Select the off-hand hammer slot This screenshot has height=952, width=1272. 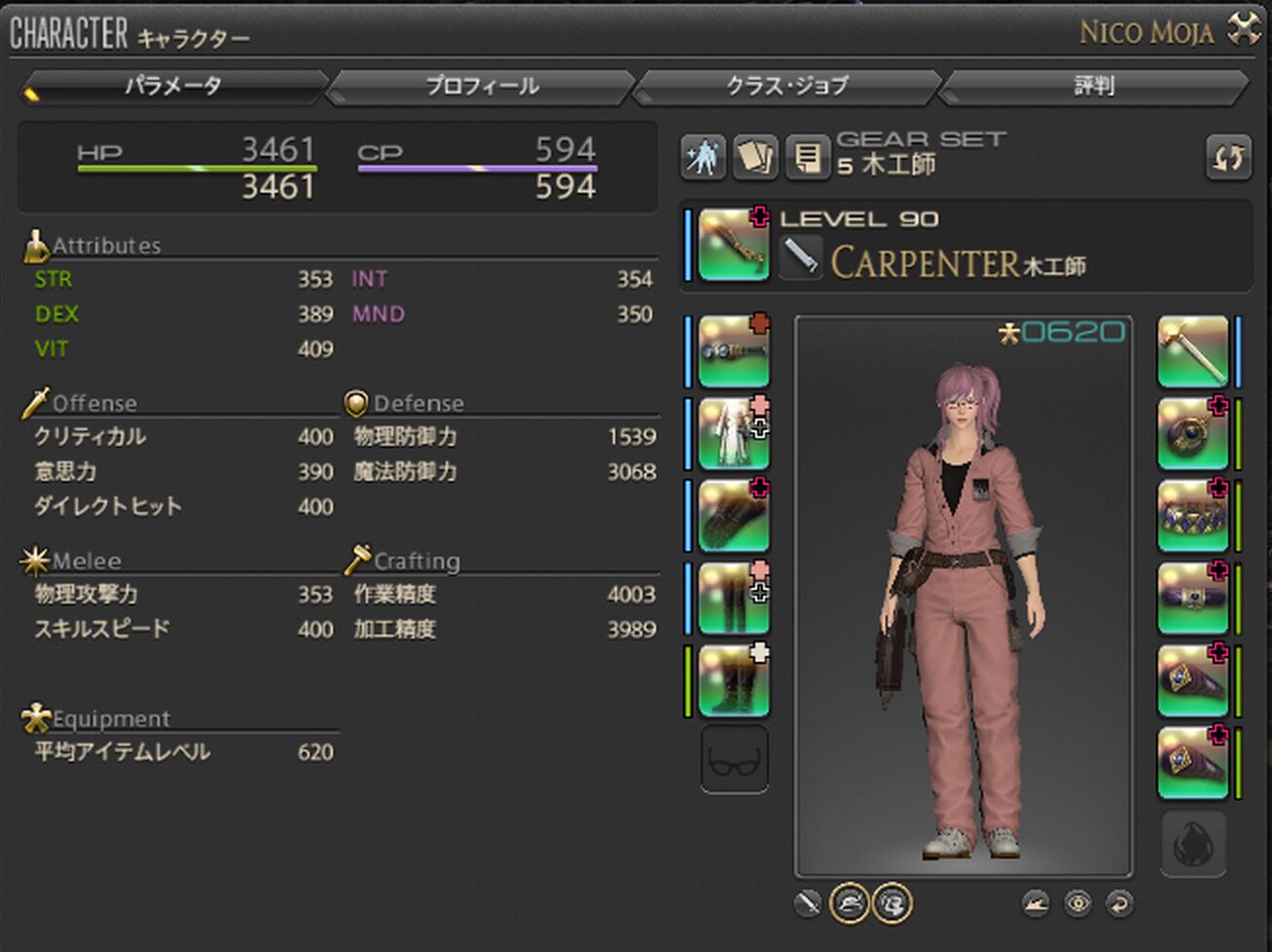[1192, 351]
